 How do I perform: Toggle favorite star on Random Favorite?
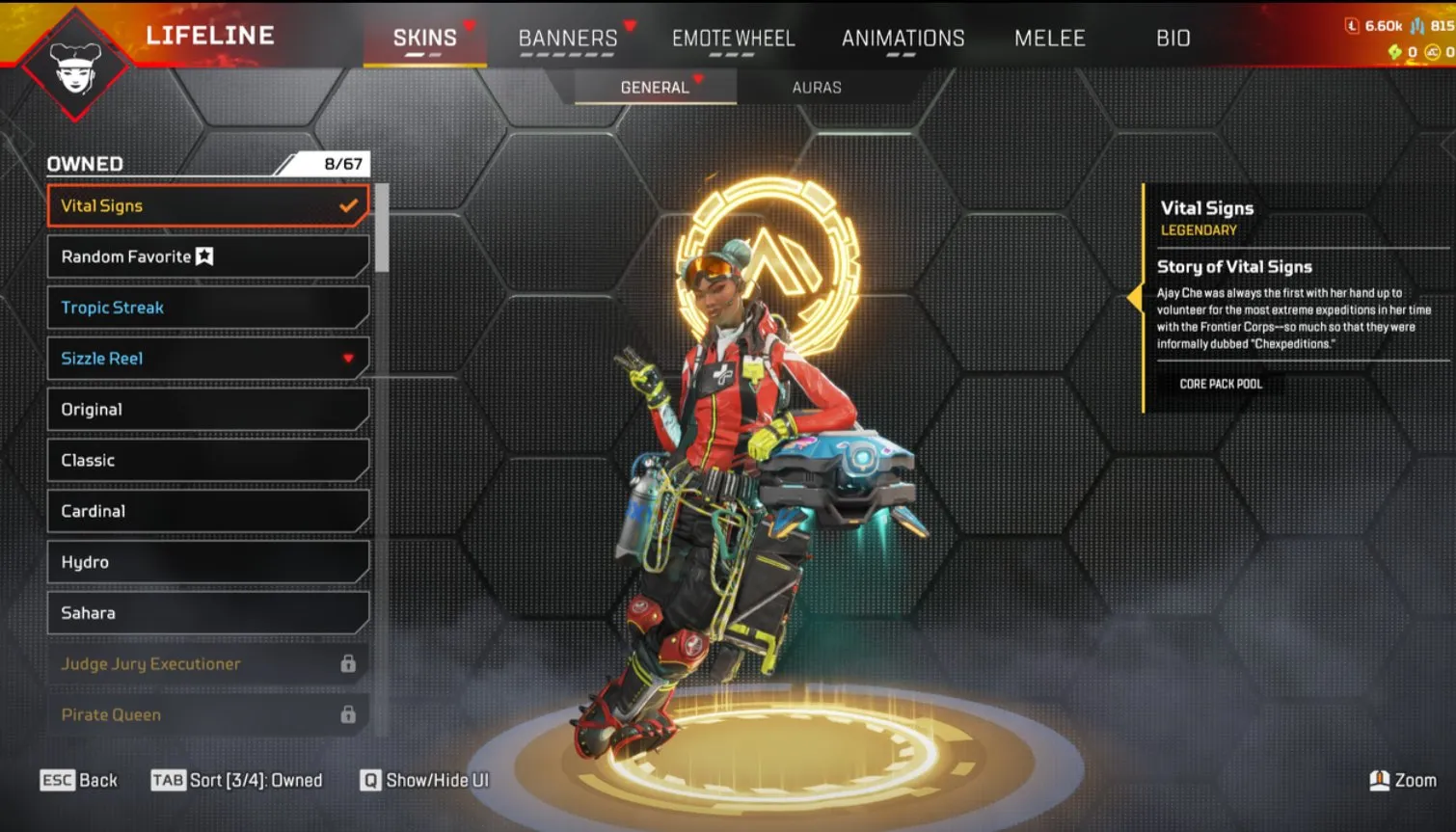click(203, 255)
